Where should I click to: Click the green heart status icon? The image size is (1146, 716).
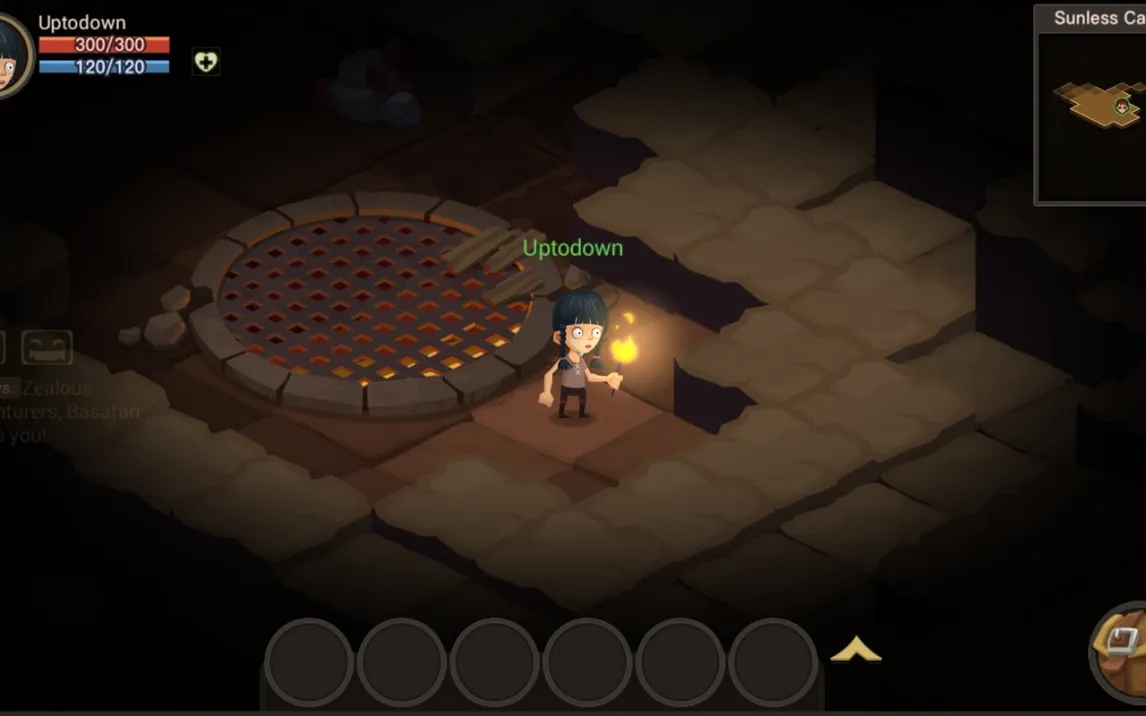206,62
